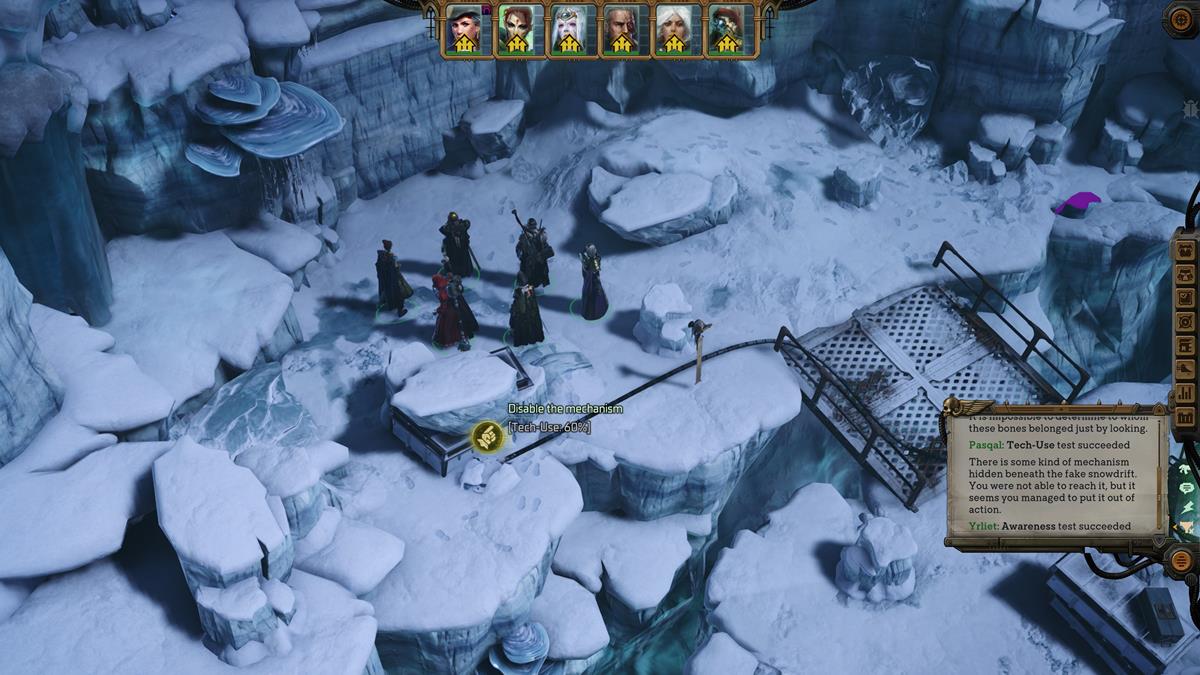Select the scarred bearded man party portrait

coord(621,30)
